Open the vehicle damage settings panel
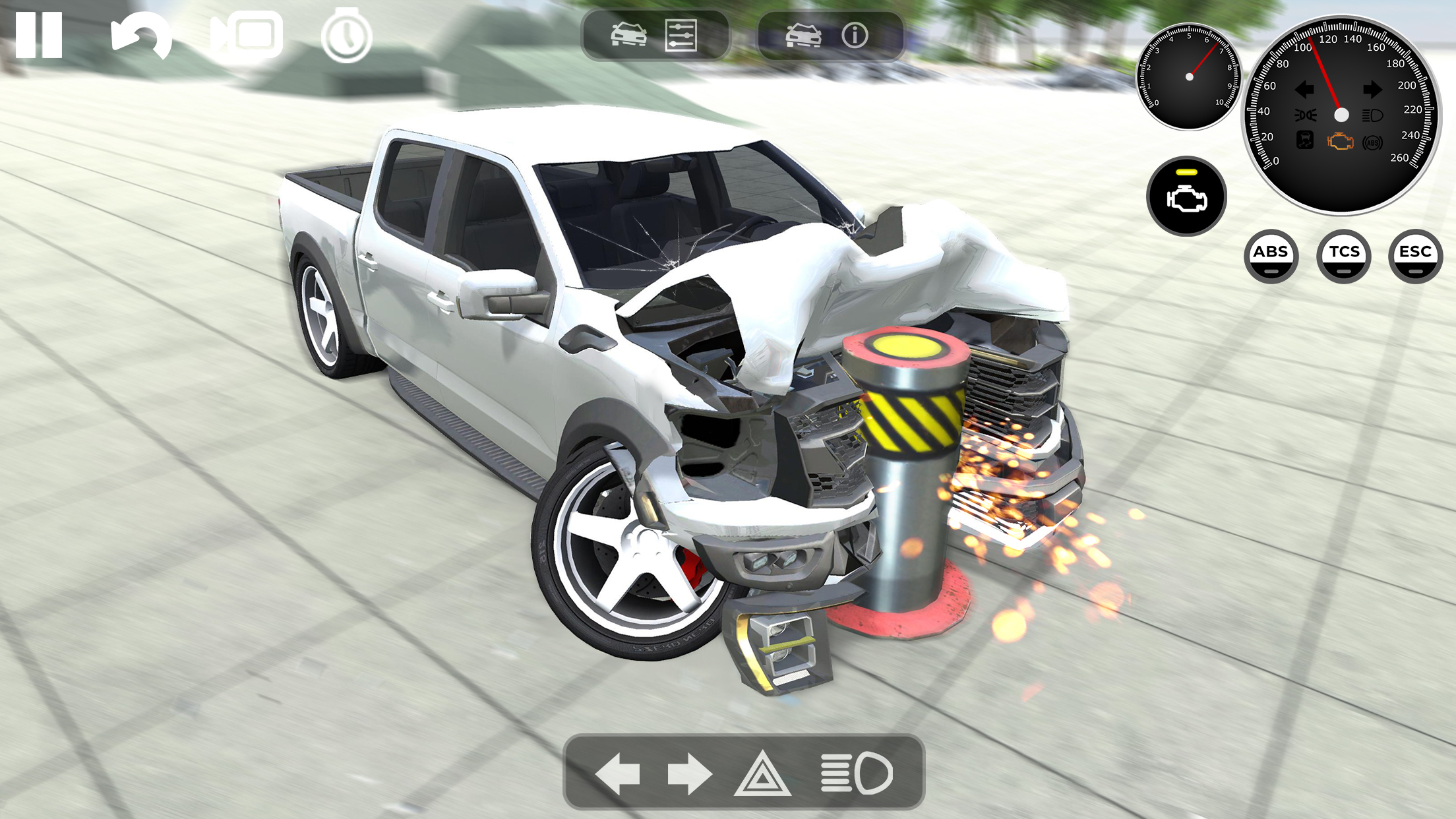 (630, 36)
